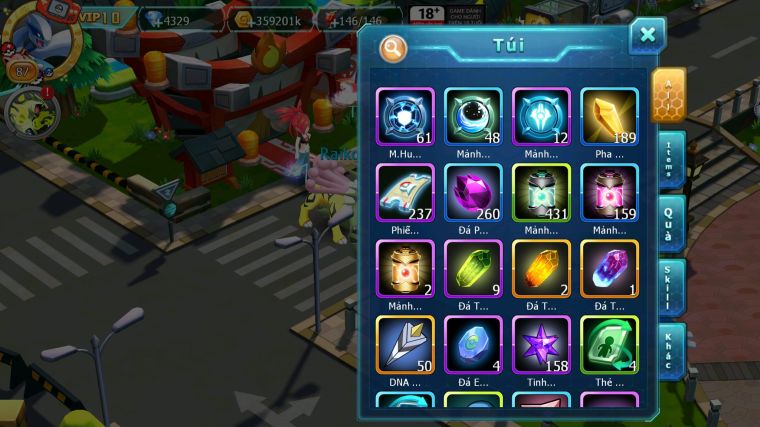Choose the pink capsule item with 159
The height and width of the screenshot is (427, 760).
(x=609, y=193)
